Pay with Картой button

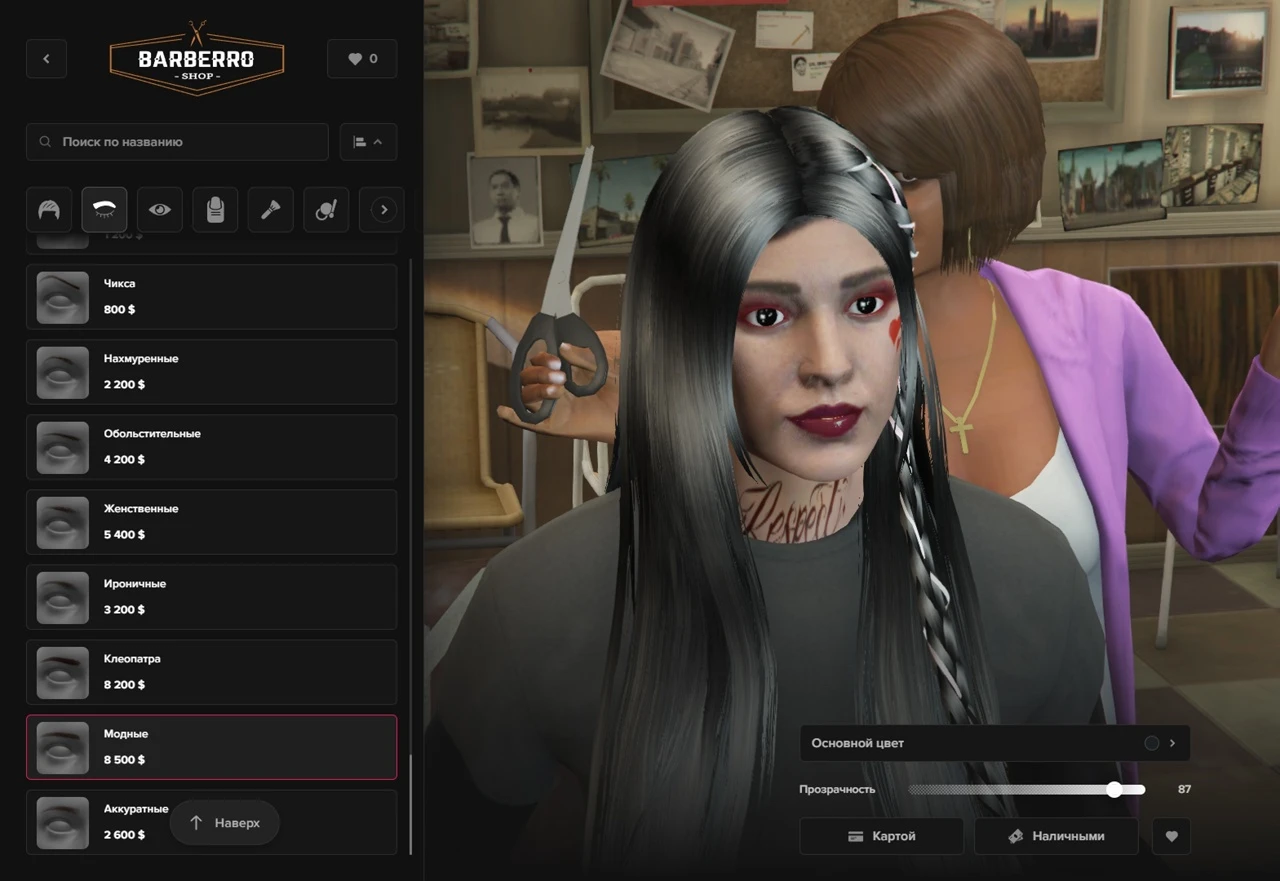click(x=881, y=836)
